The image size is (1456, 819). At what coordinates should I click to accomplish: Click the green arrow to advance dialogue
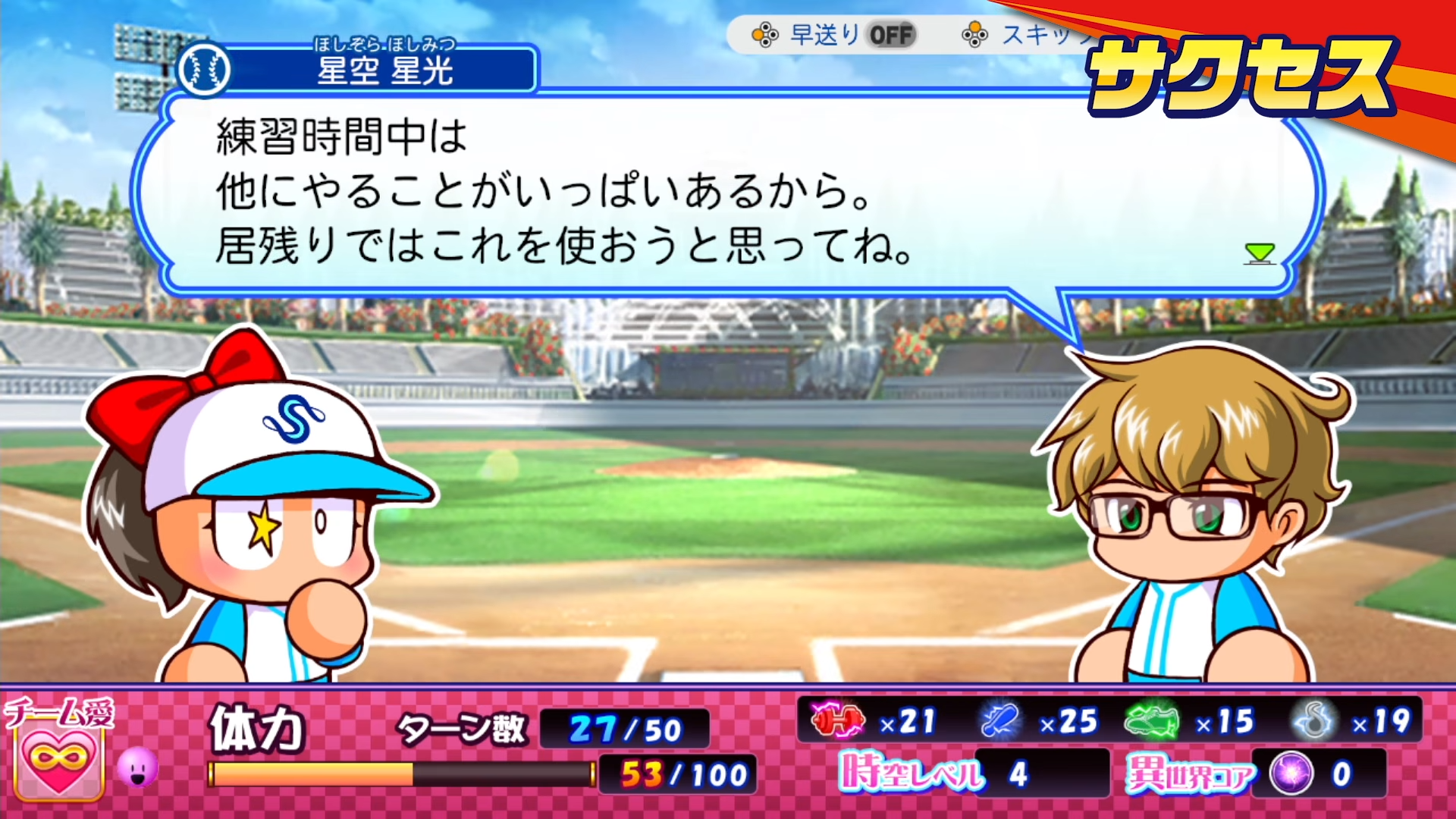coord(1260,253)
